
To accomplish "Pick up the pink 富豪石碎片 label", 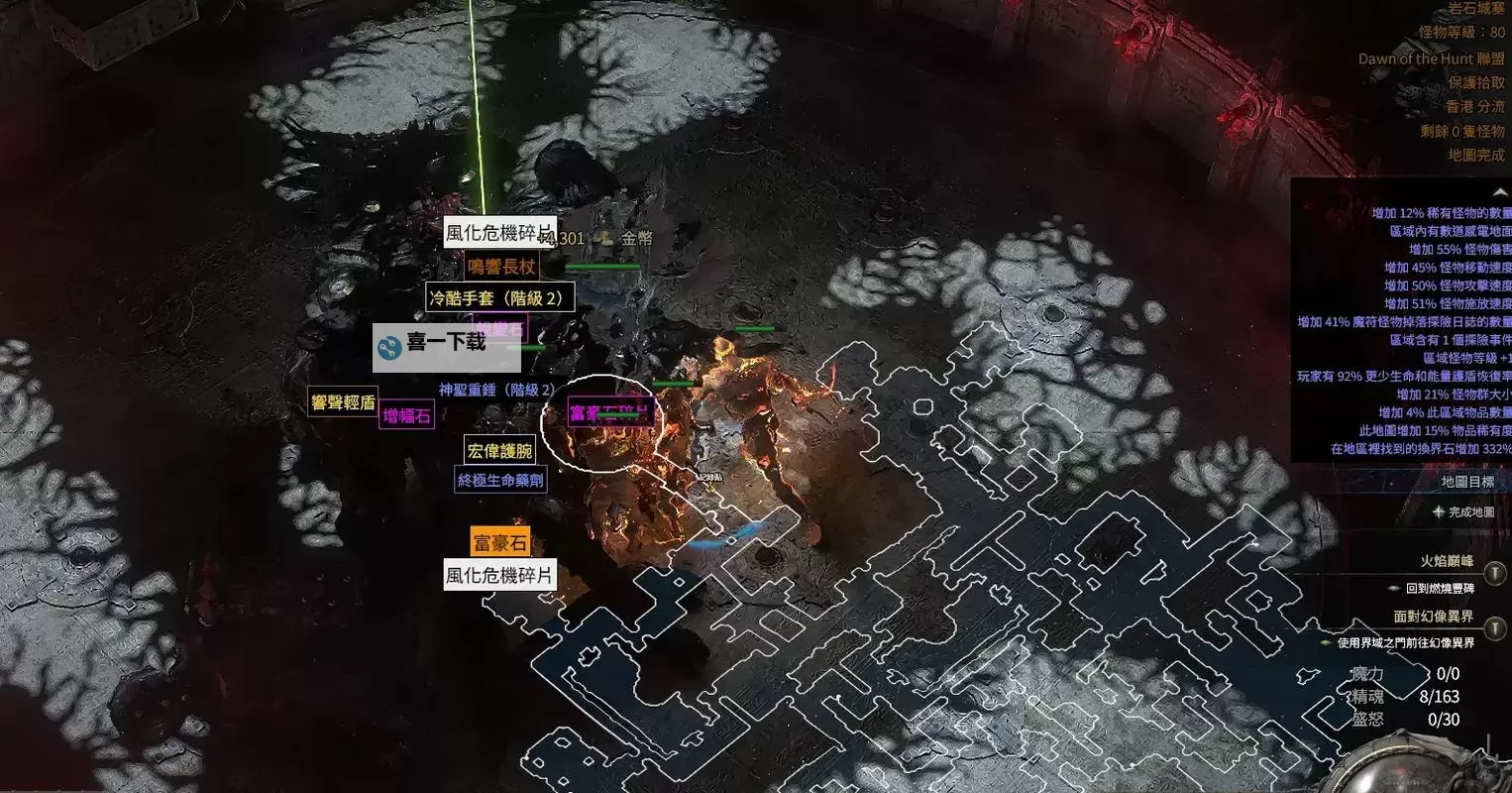I will (610, 412).
